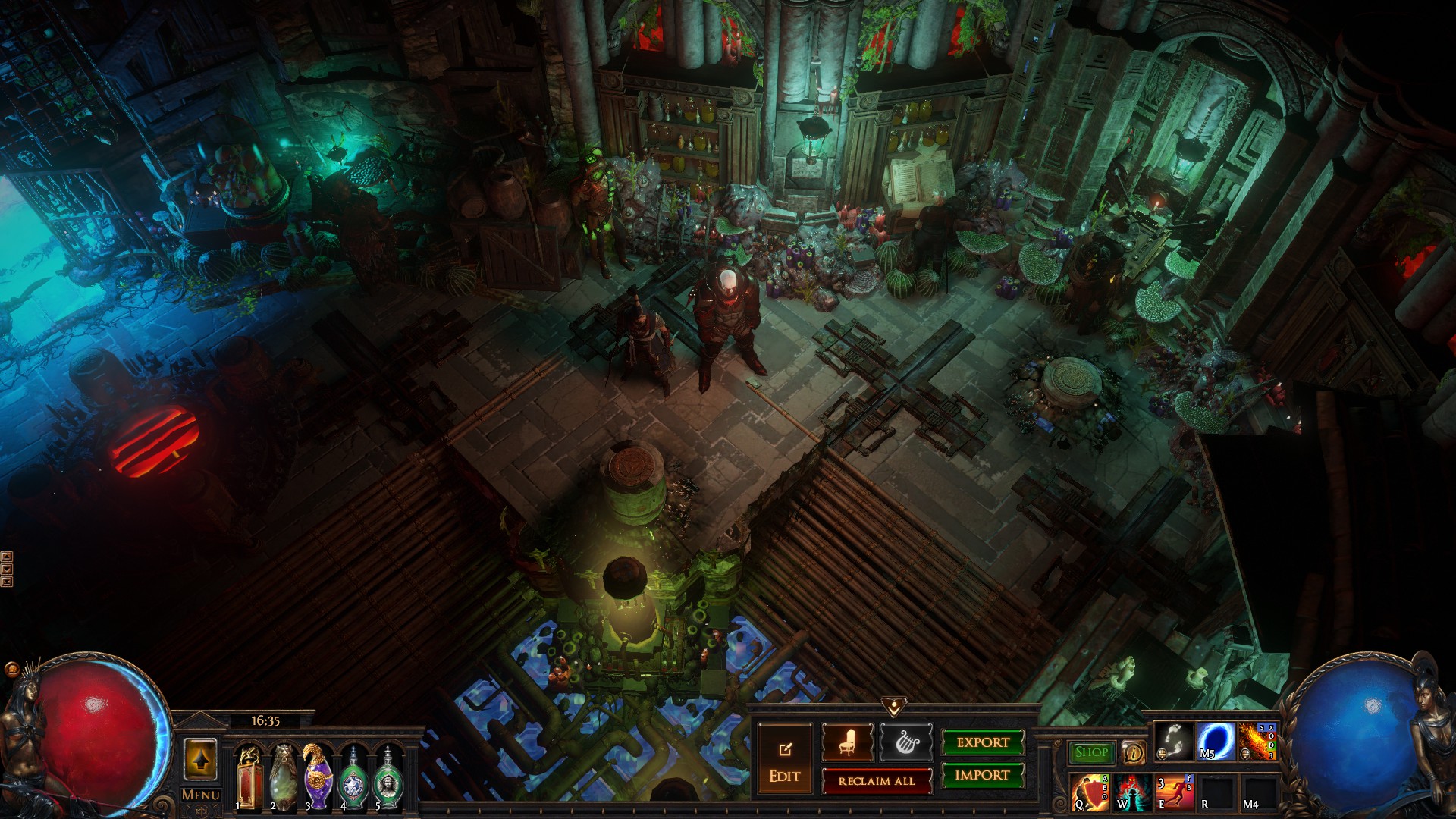Activate the red shield skill on Q
The width and height of the screenshot is (1456, 819).
tap(1090, 792)
